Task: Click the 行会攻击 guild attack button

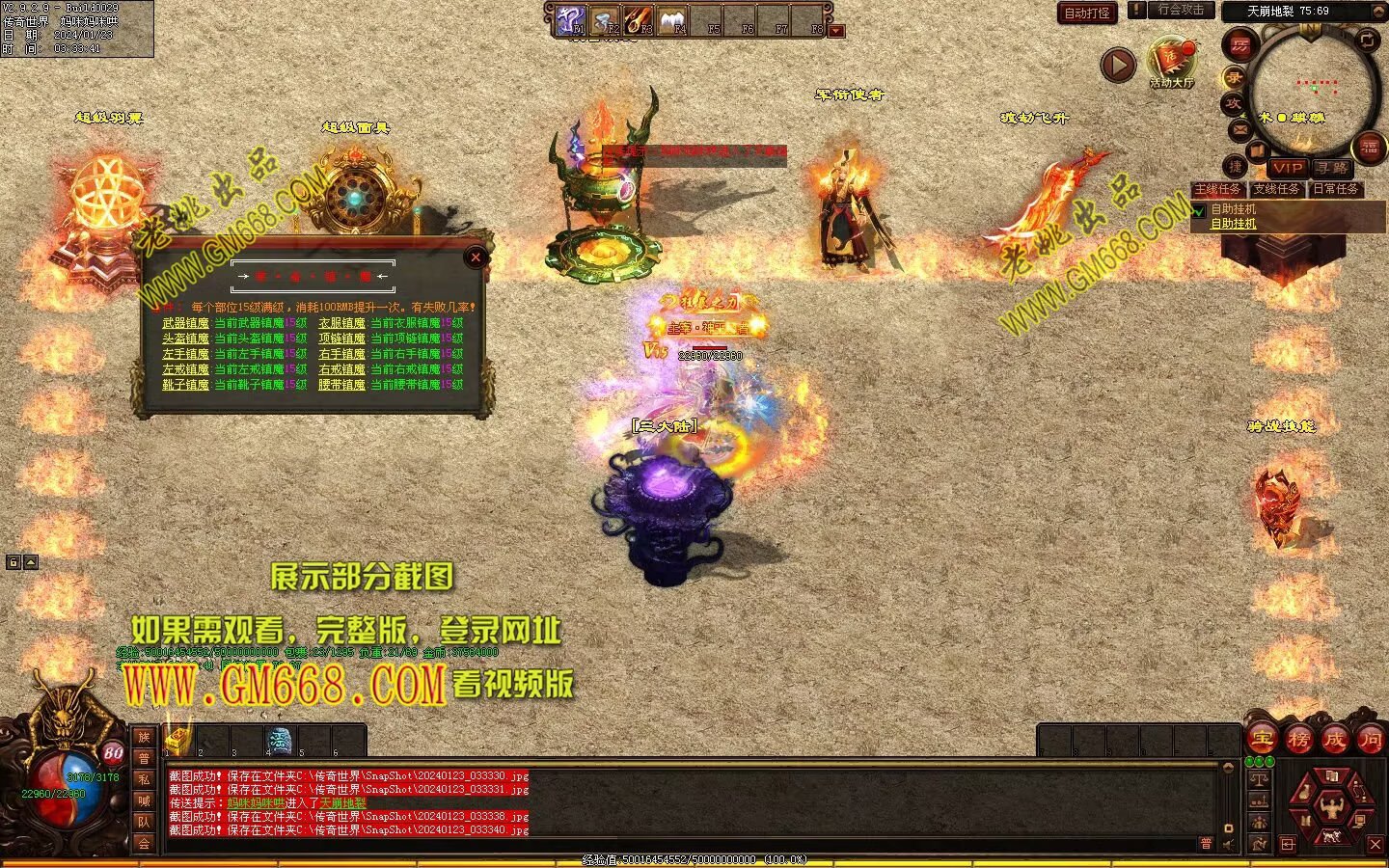Action: click(1181, 10)
